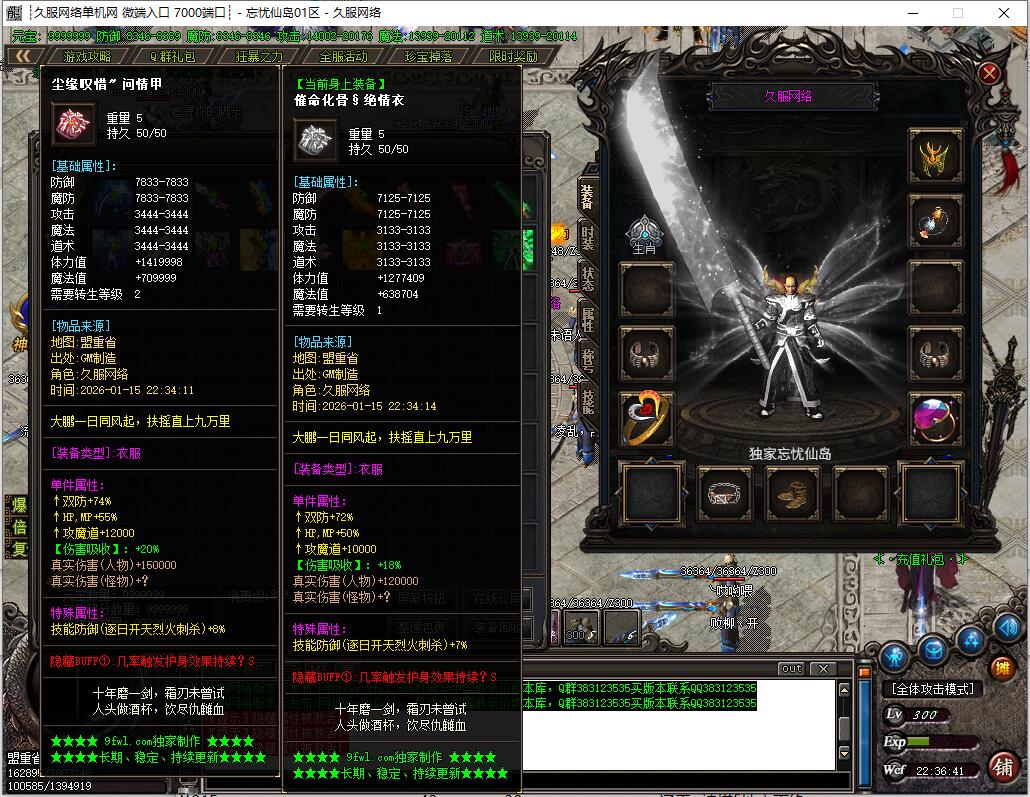The height and width of the screenshot is (797, 1030).
Task: Select the golden helmet equipment slot
Action: click(x=935, y=155)
